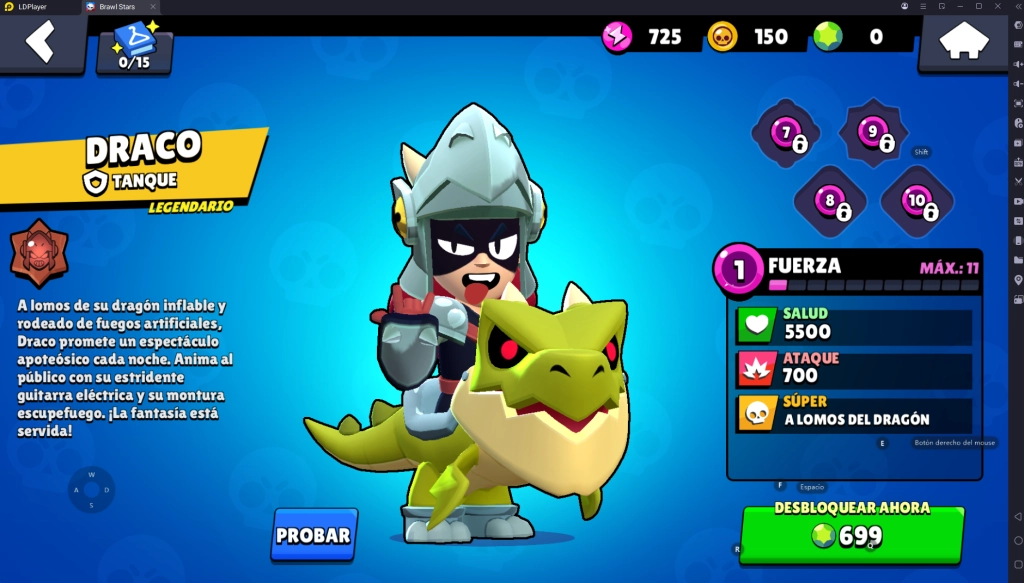Image resolution: width=1024 pixels, height=583 pixels.
Task: Select the locked level 7 upgrade
Action: [786, 133]
